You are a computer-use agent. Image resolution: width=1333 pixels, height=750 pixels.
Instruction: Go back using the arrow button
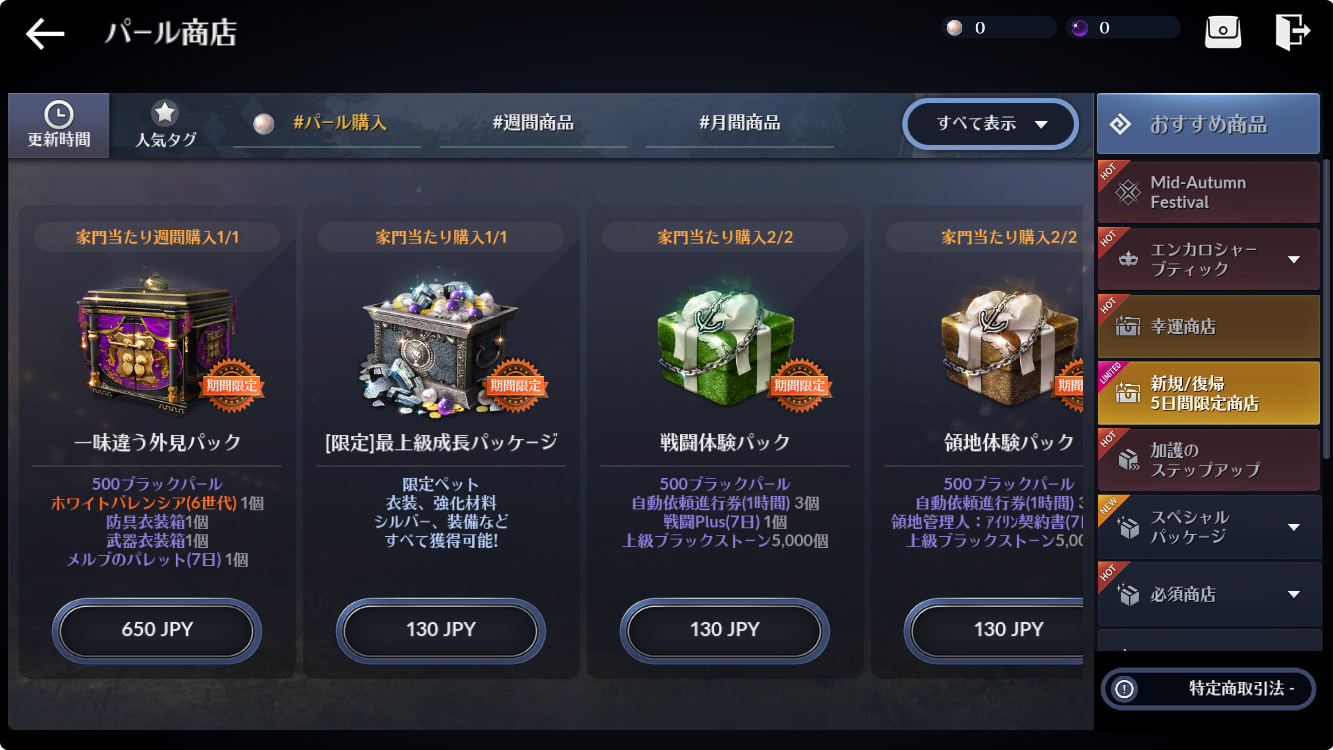pyautogui.click(x=45, y=33)
